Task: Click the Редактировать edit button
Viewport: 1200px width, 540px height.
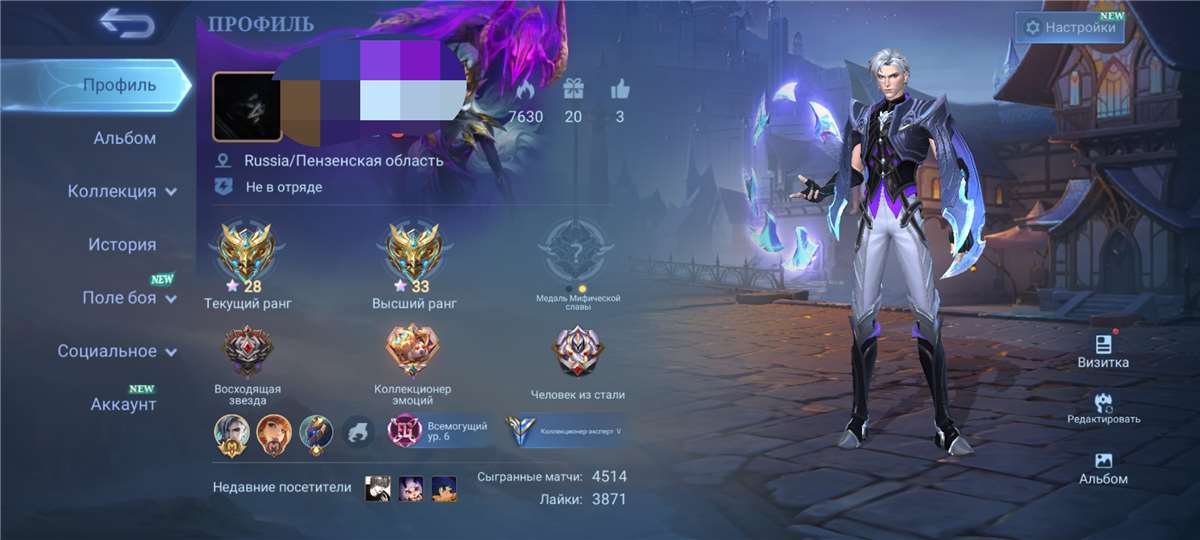Action: (1104, 407)
